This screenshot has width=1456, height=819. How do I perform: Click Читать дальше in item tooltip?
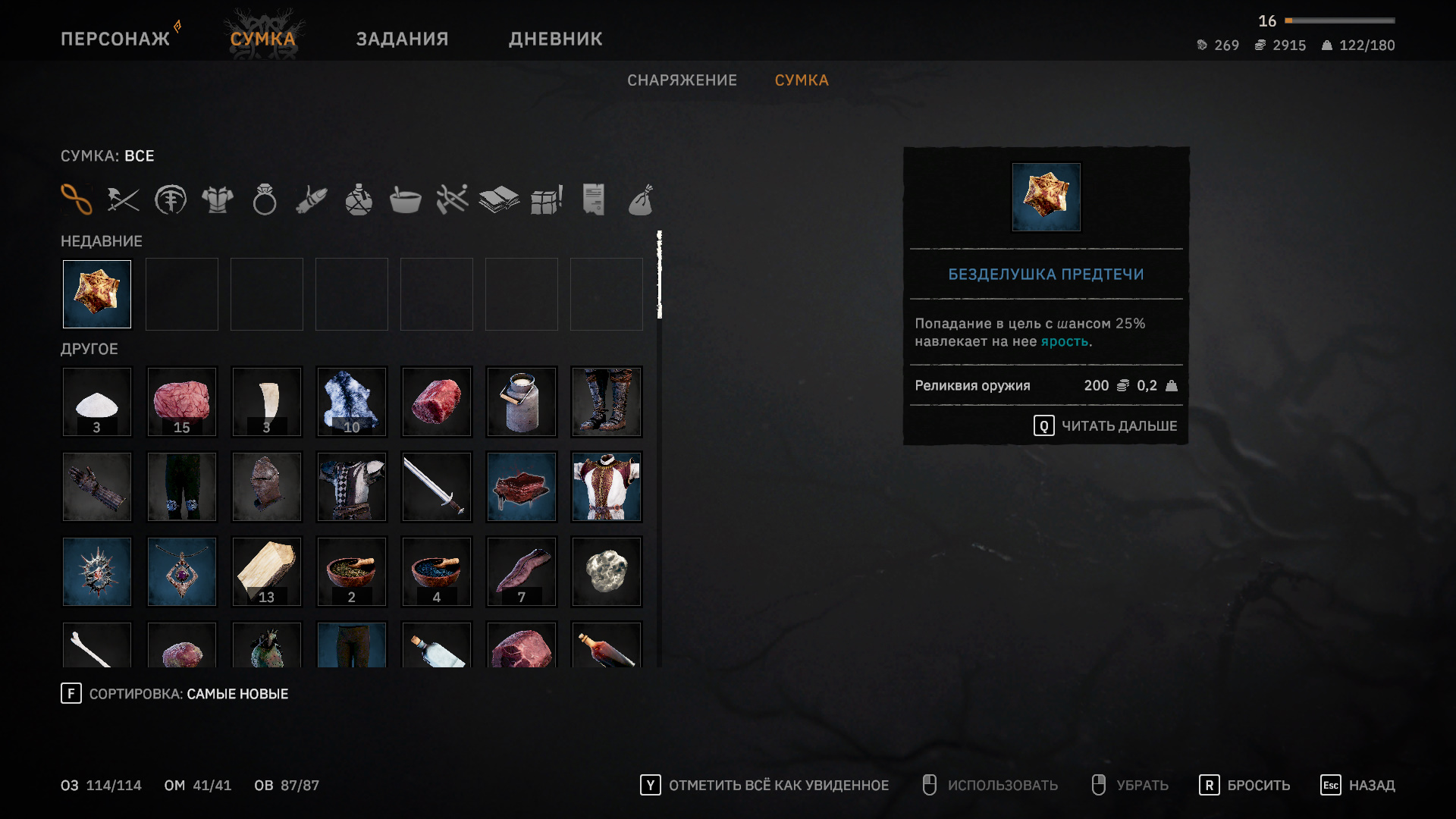click(1105, 426)
